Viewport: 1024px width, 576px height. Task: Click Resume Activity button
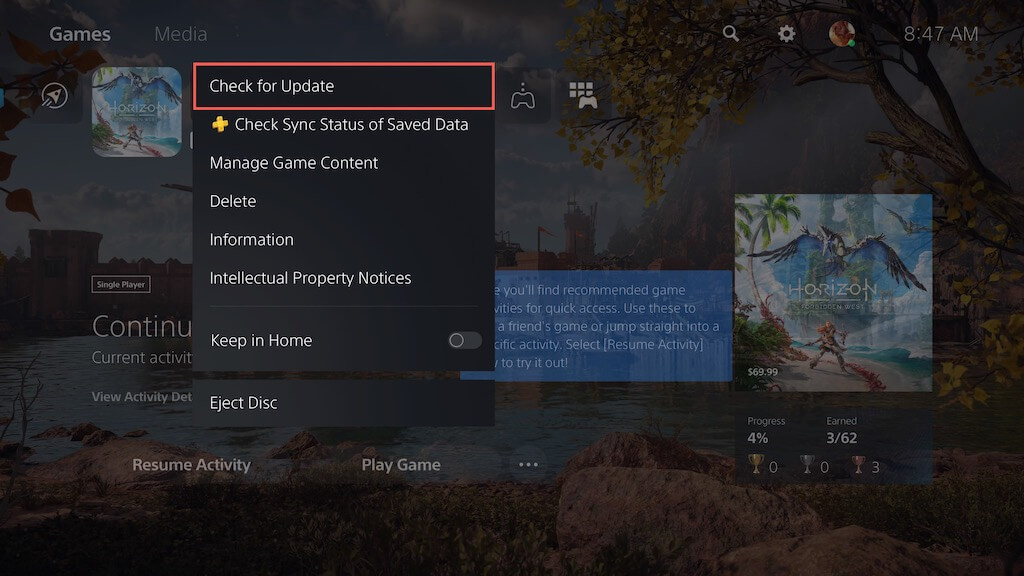click(x=191, y=465)
